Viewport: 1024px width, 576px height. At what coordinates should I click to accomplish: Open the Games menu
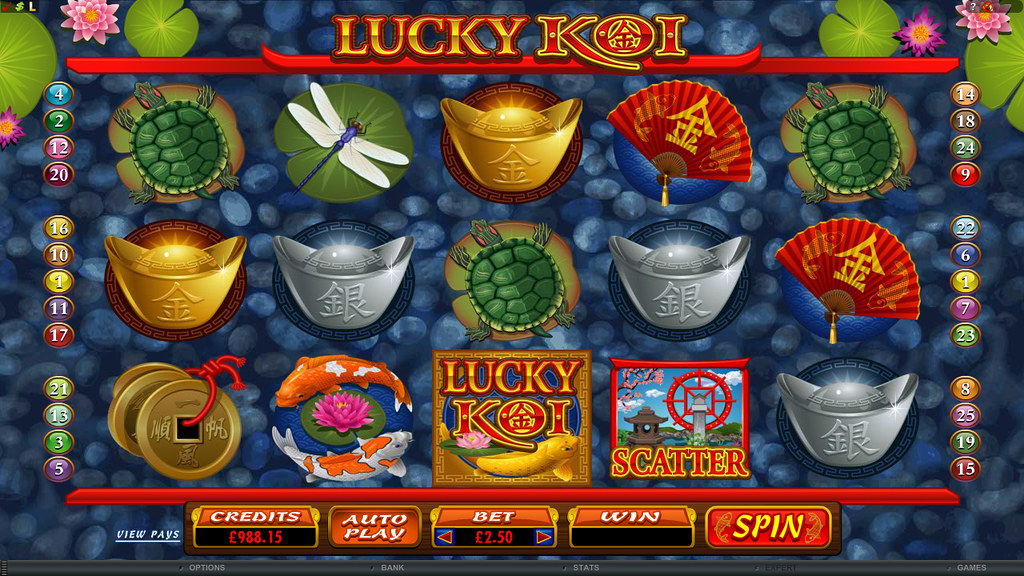point(971,568)
